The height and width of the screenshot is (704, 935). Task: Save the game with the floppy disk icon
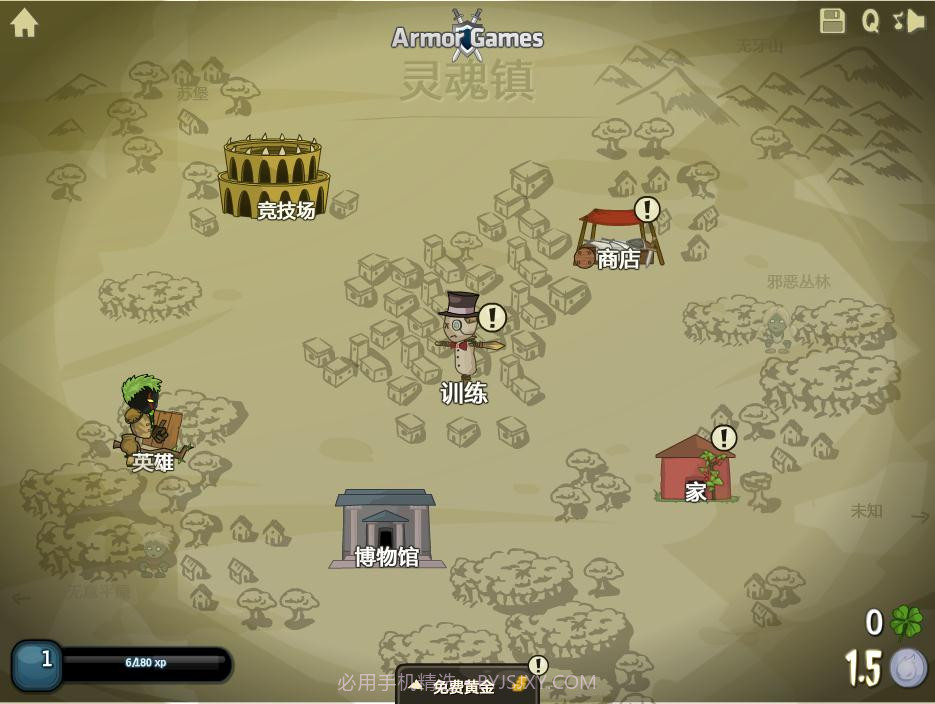tap(832, 21)
